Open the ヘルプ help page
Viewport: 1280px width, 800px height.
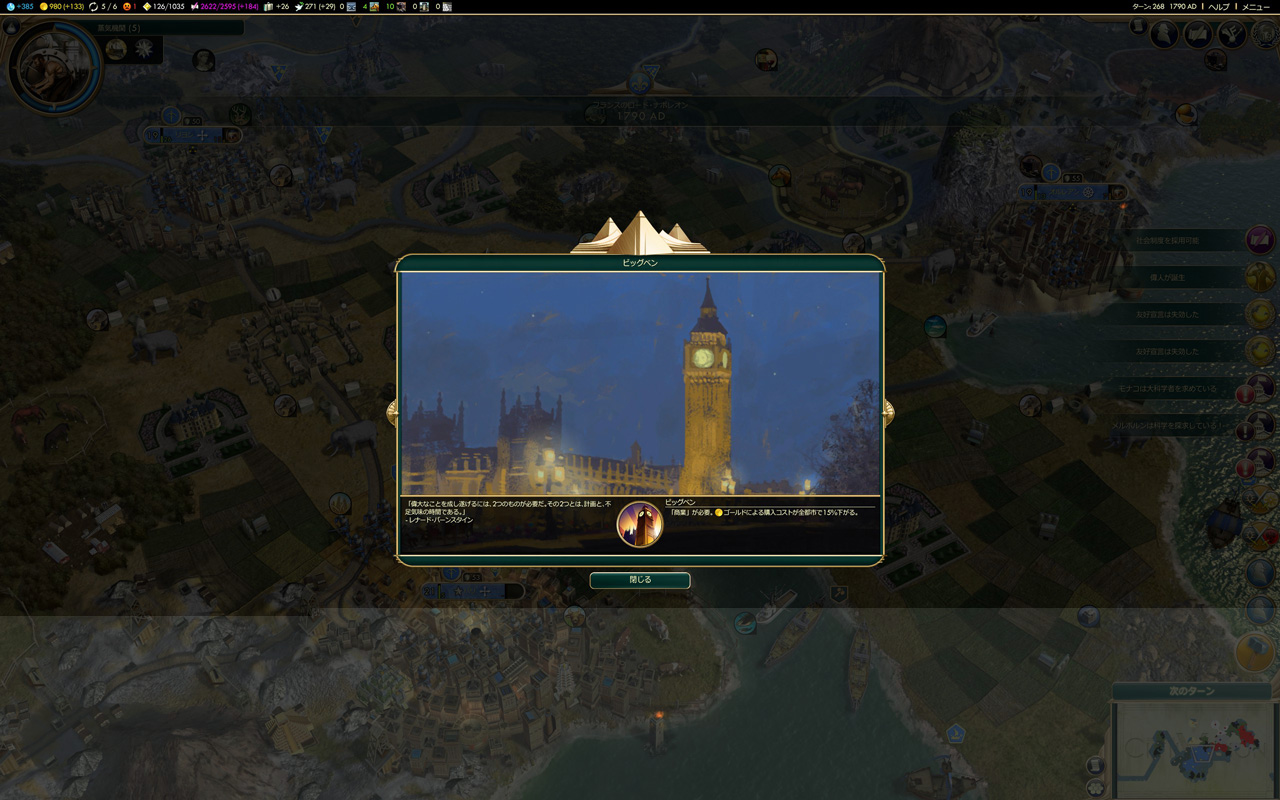click(1219, 7)
